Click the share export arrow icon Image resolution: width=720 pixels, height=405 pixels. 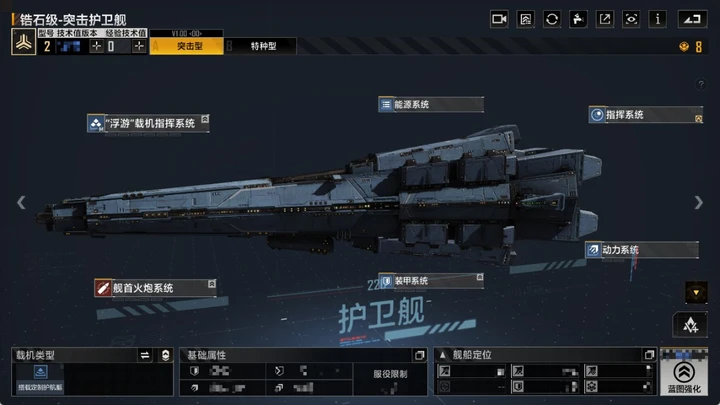click(x=605, y=19)
